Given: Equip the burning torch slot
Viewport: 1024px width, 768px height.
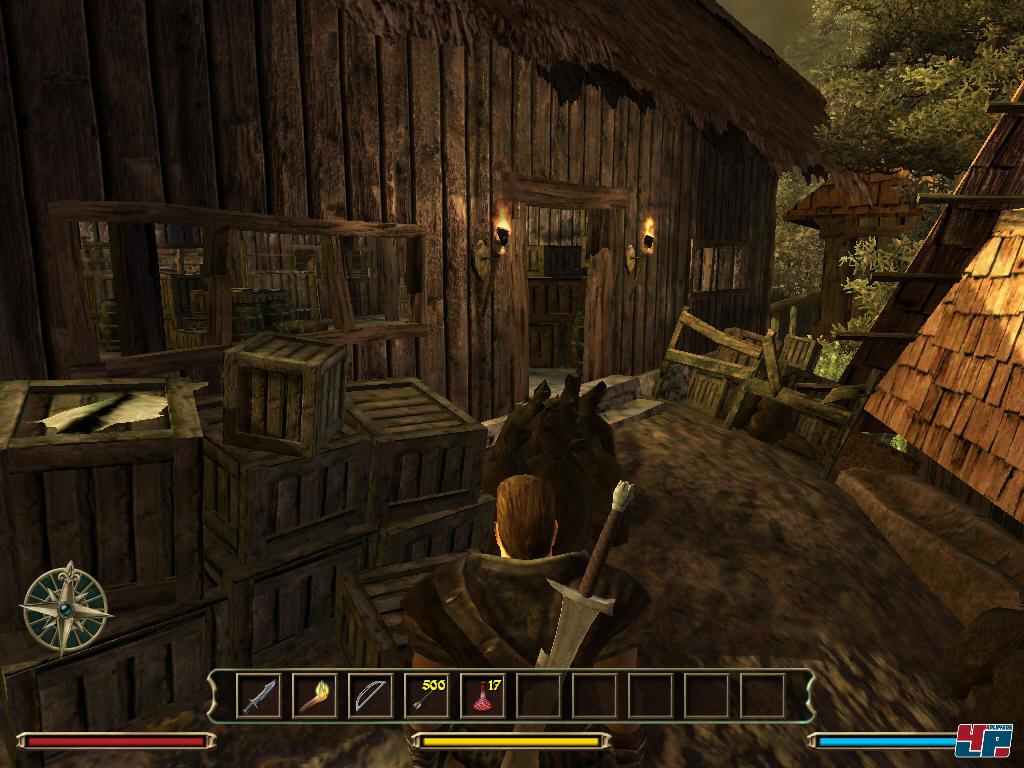Looking at the screenshot, I should coord(314,695).
